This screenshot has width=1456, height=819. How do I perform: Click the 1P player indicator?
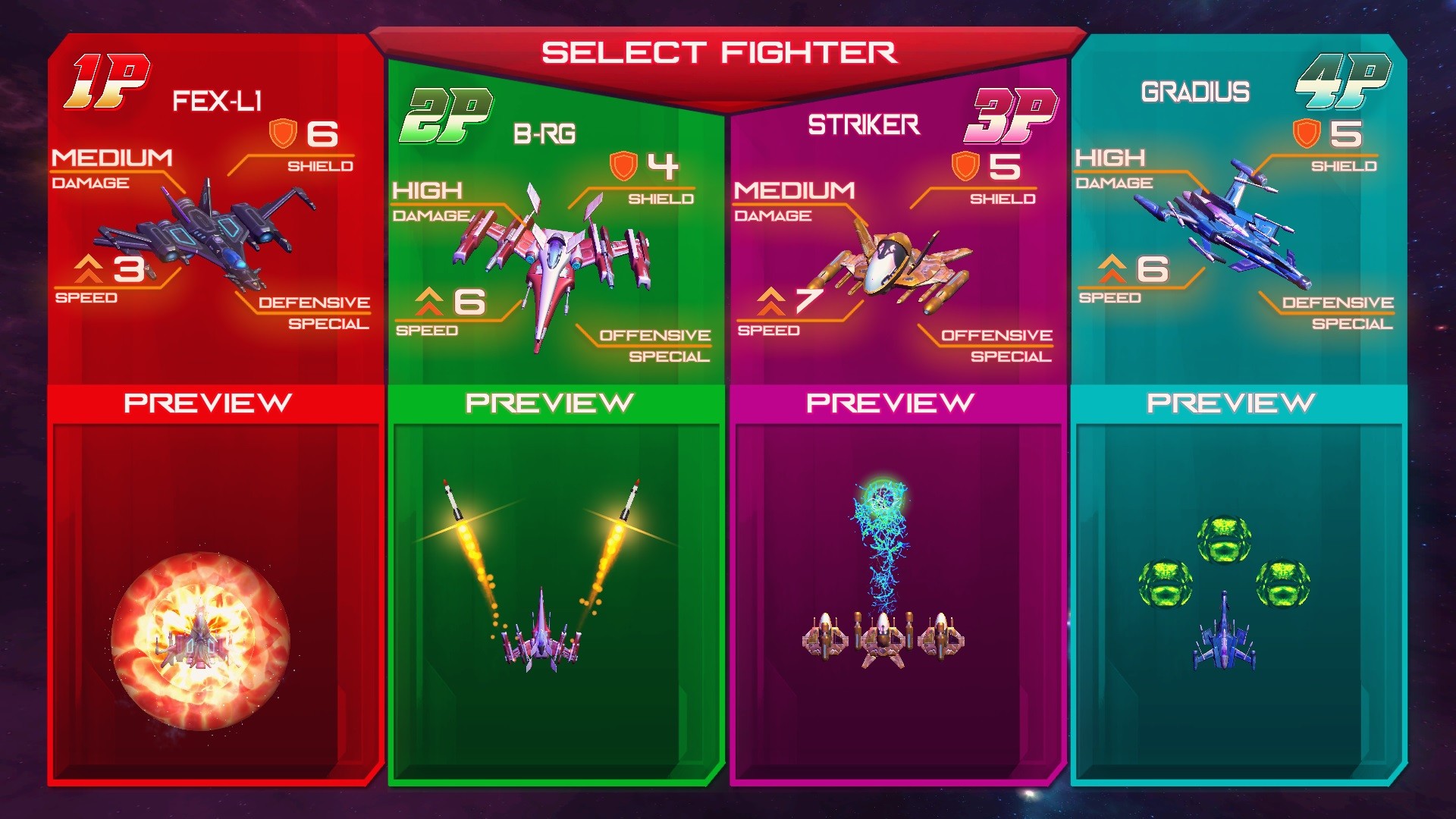106,80
